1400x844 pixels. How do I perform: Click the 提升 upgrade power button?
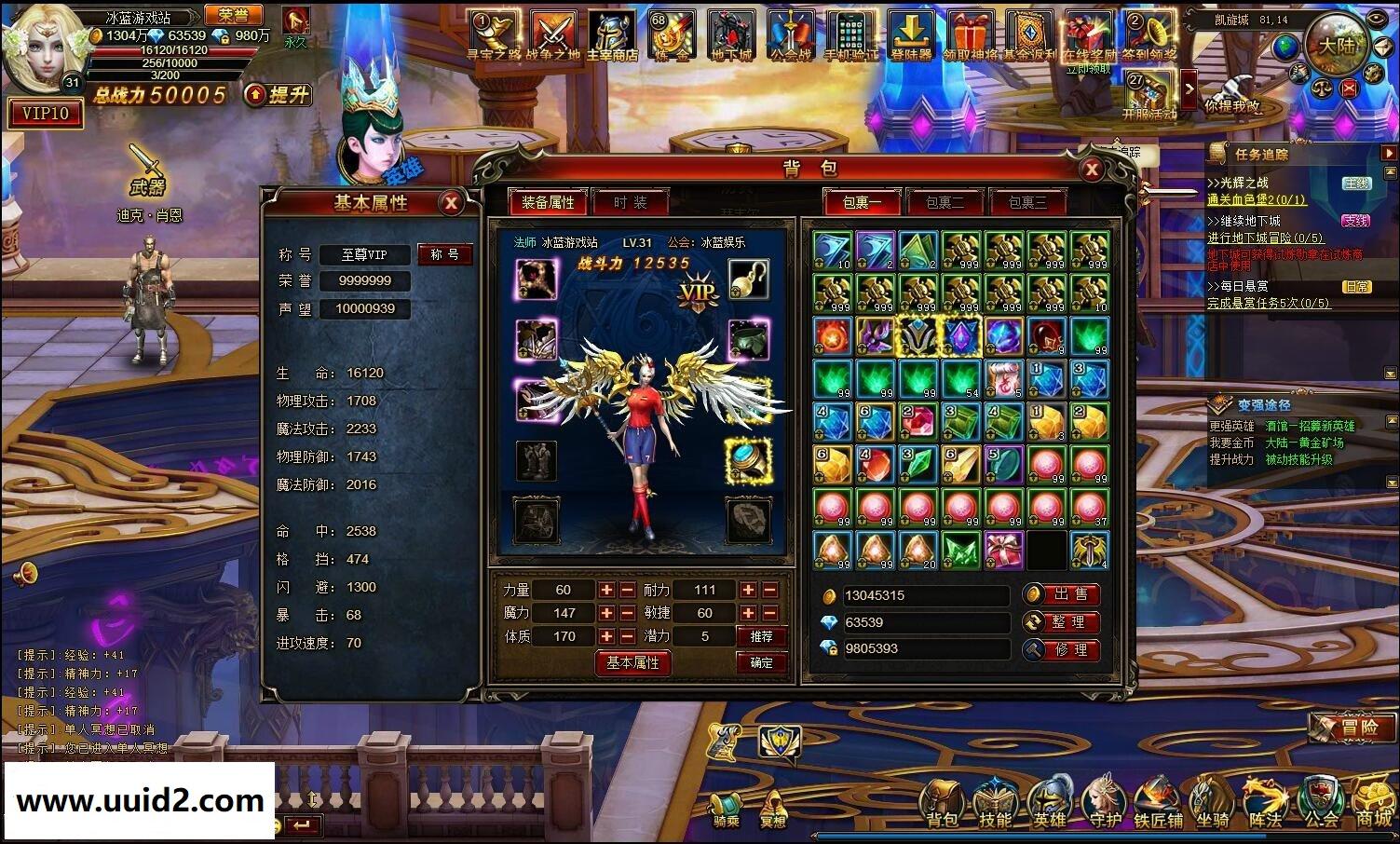coord(279,94)
